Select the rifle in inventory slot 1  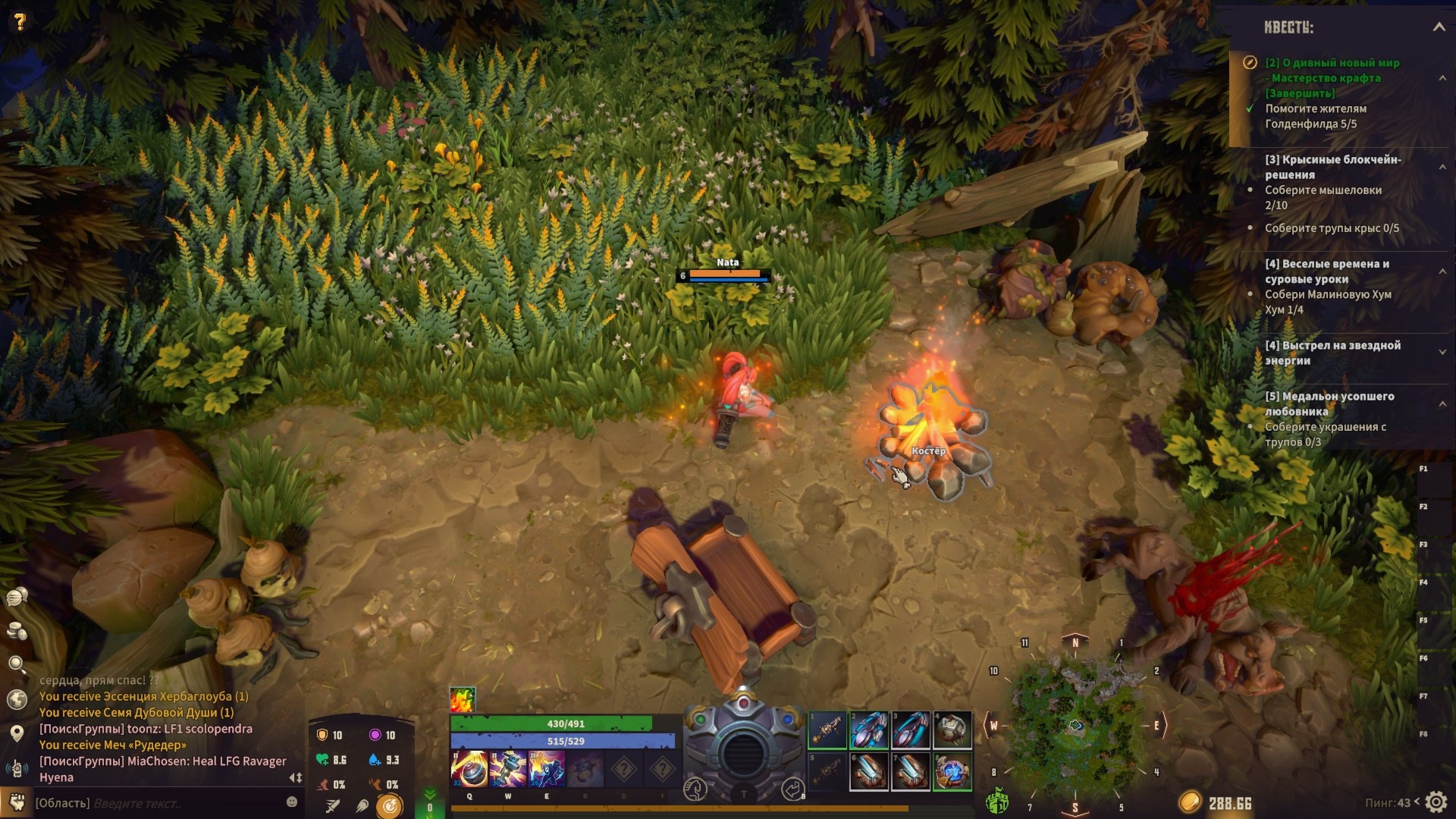827,730
